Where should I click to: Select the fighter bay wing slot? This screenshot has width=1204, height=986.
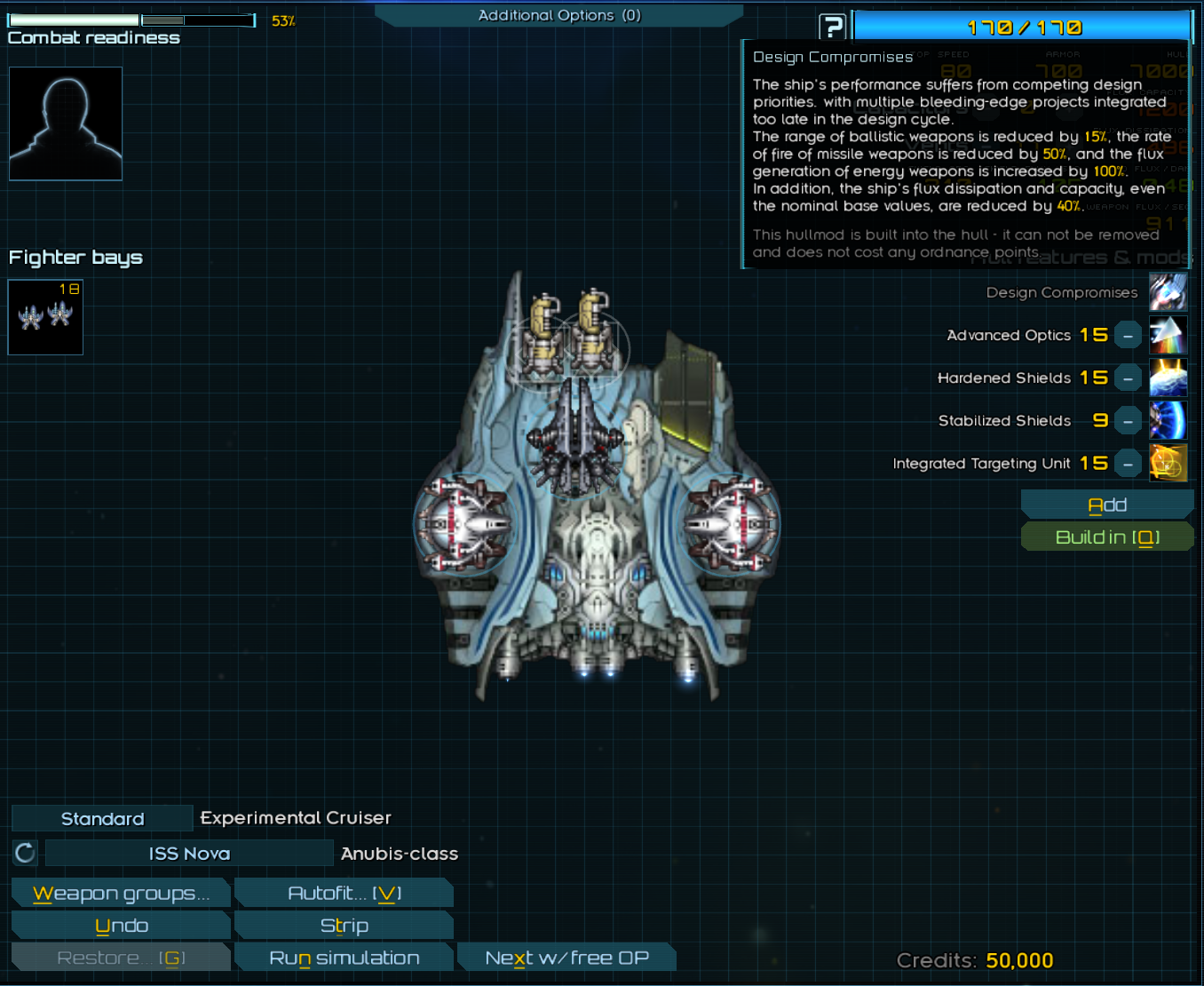point(45,317)
